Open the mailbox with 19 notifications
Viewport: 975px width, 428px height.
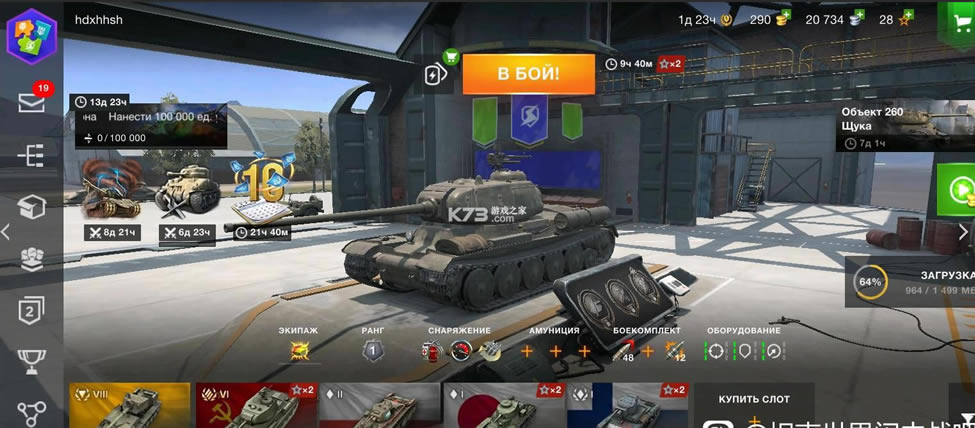click(x=32, y=102)
